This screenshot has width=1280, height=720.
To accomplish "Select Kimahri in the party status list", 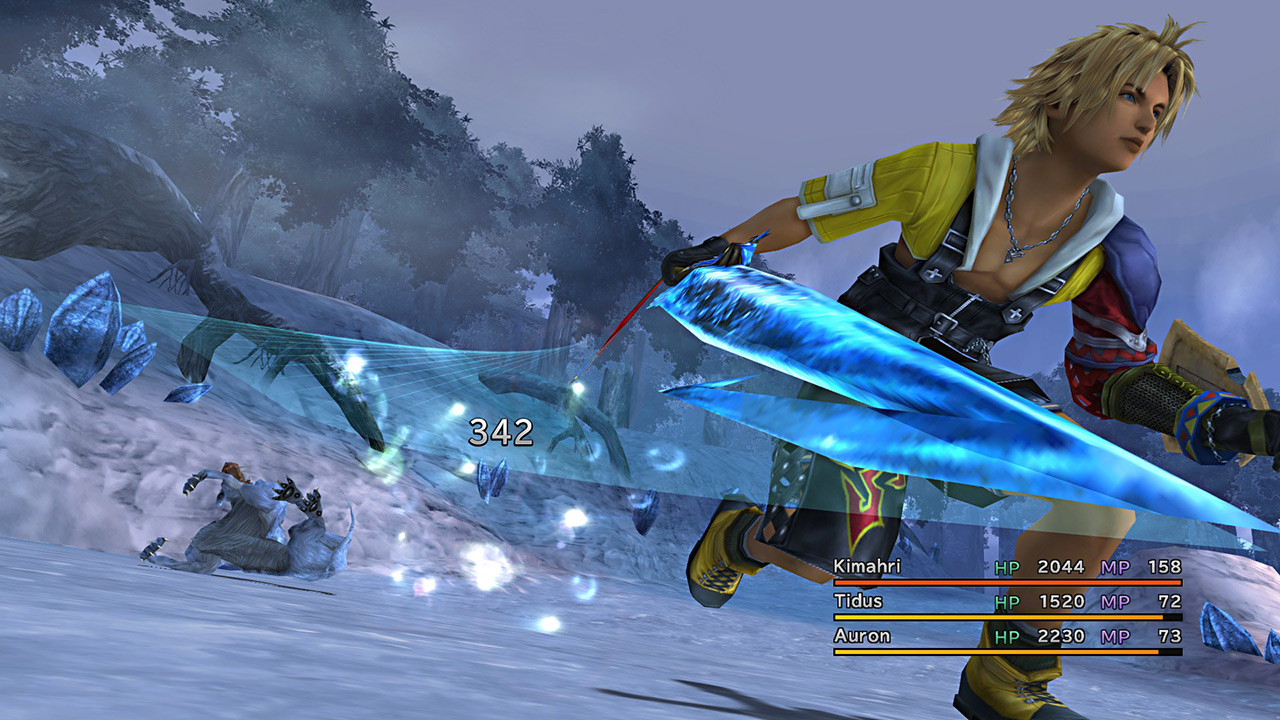I will 867,567.
